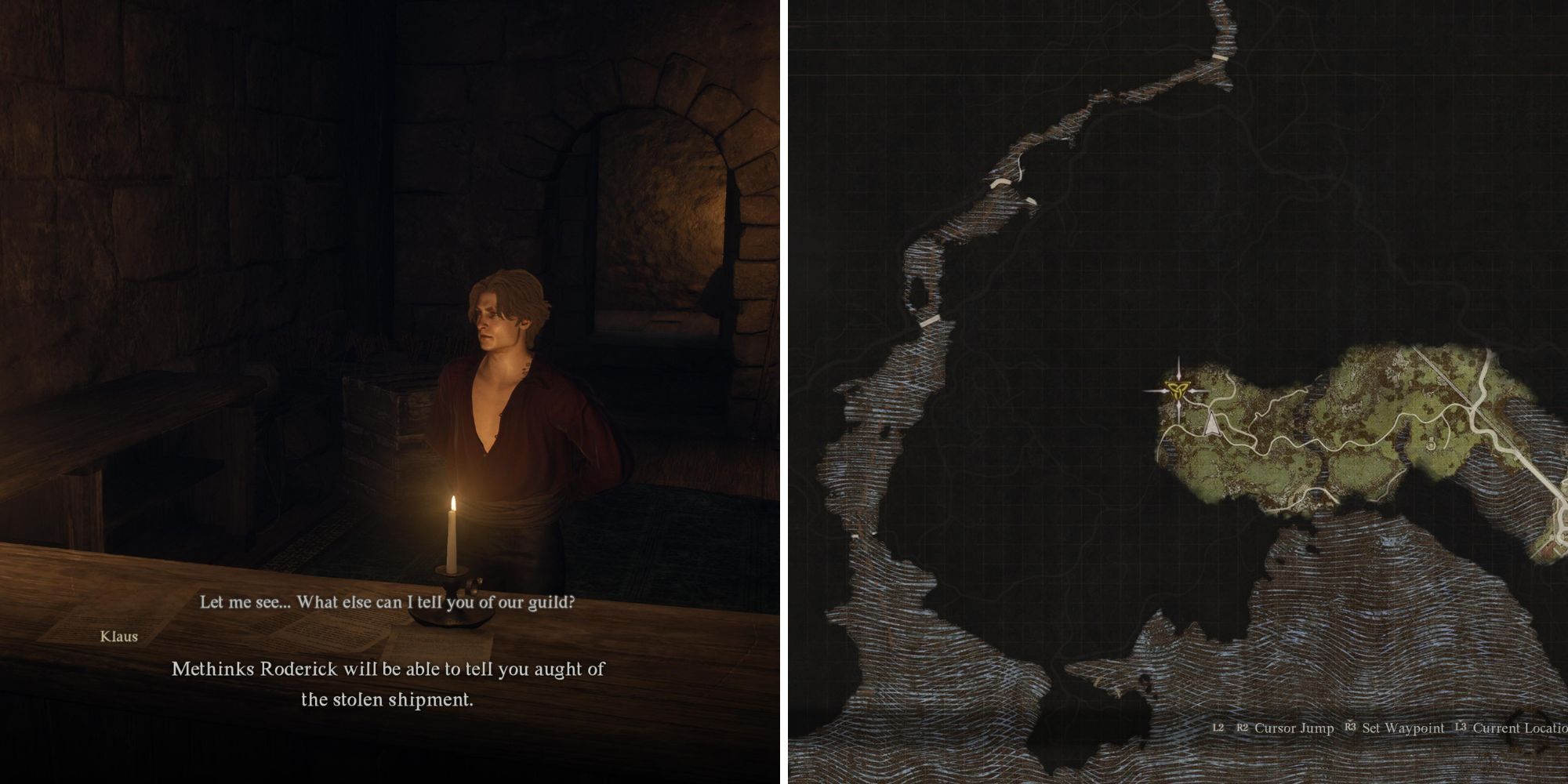Click the L3 Current Location button icon

(1461, 728)
